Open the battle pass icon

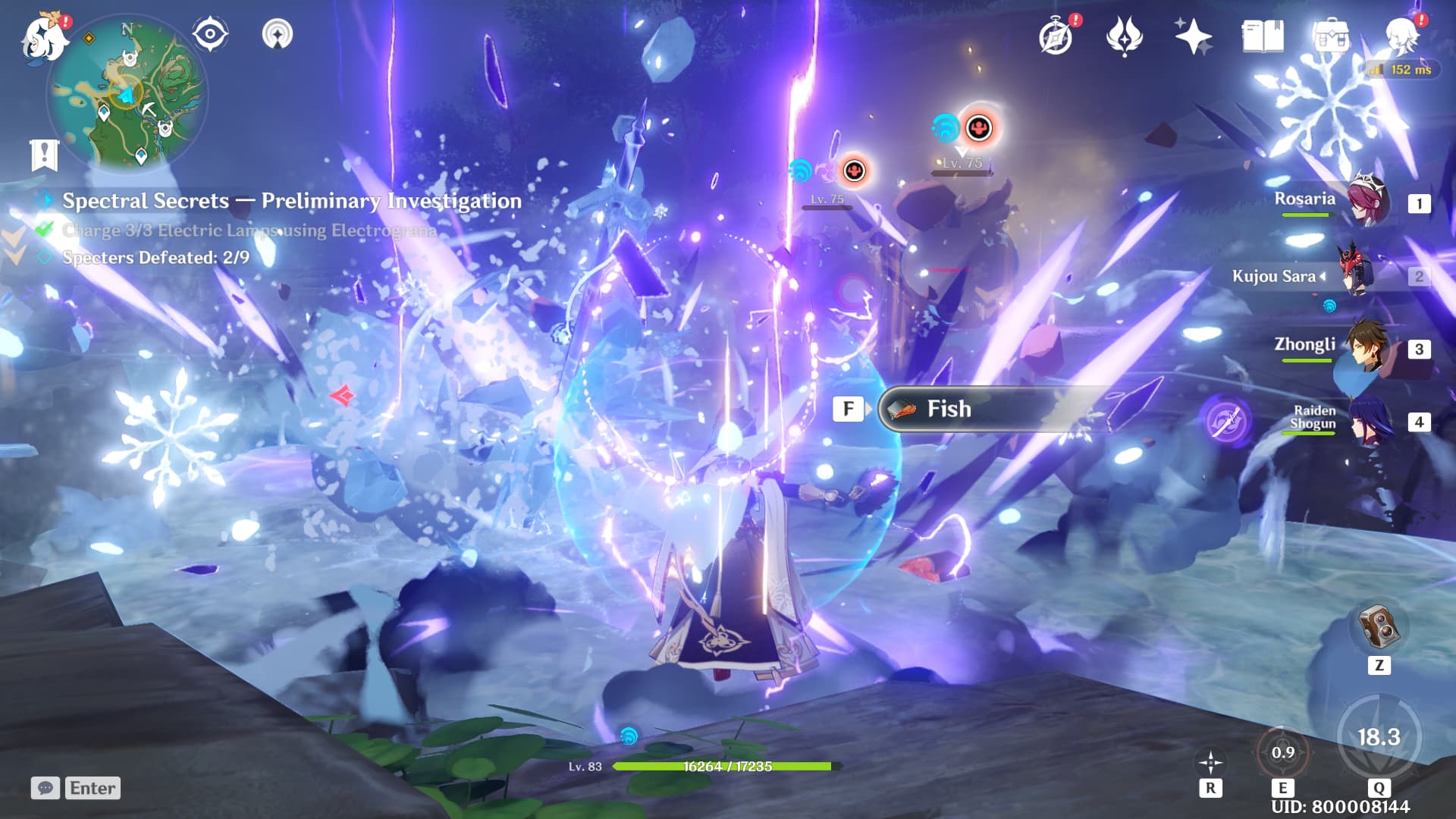coord(1124,36)
